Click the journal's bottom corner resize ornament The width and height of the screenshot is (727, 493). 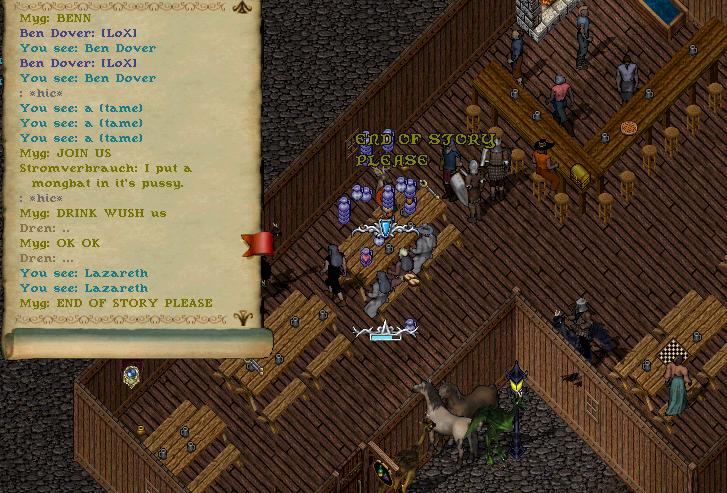(242, 319)
